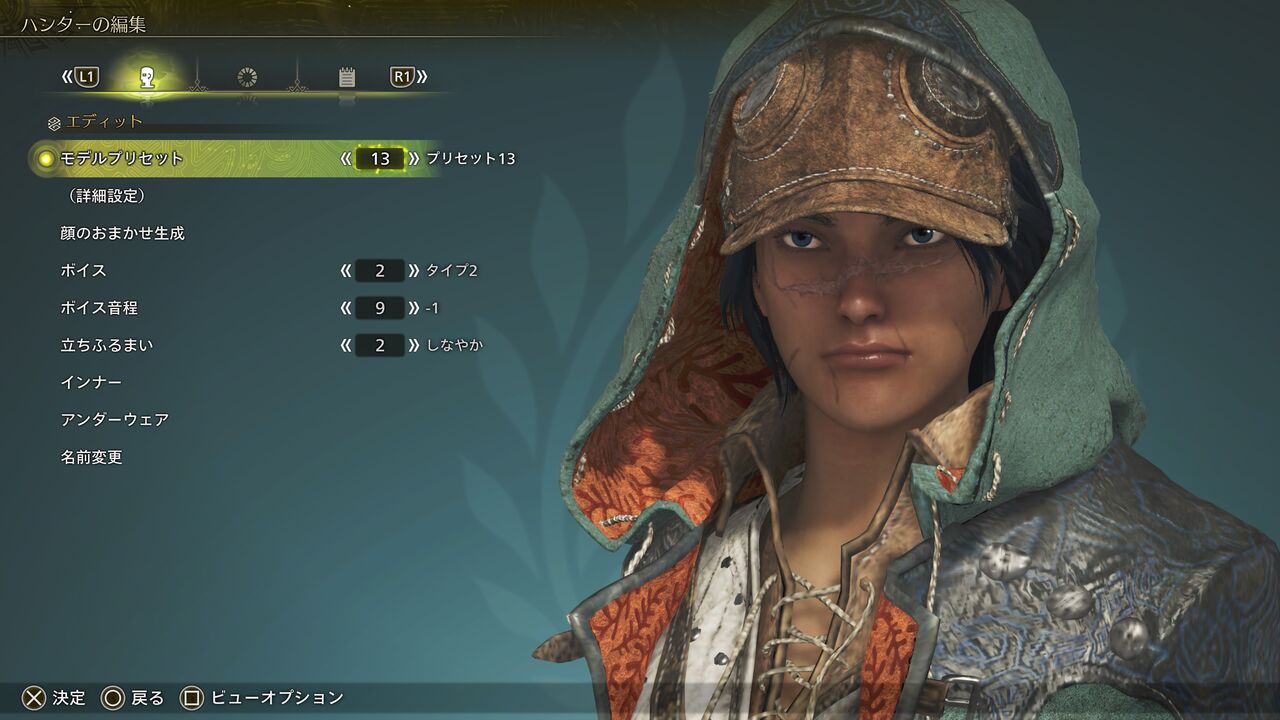Open the インナー inner wear option
Screen dimensions: 1280x720
(91, 382)
